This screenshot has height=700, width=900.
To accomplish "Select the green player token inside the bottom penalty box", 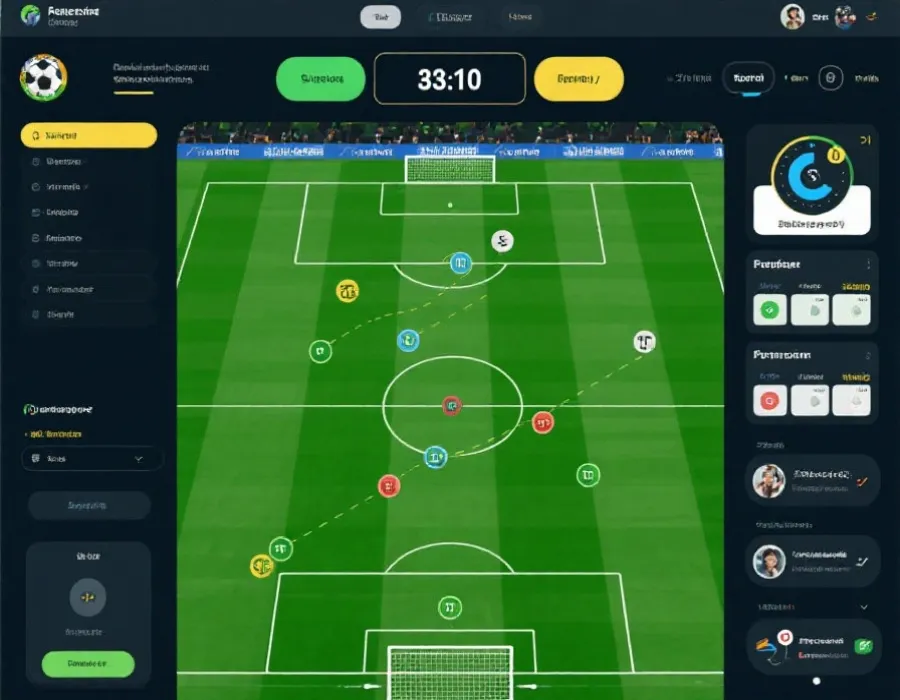I will (450, 607).
